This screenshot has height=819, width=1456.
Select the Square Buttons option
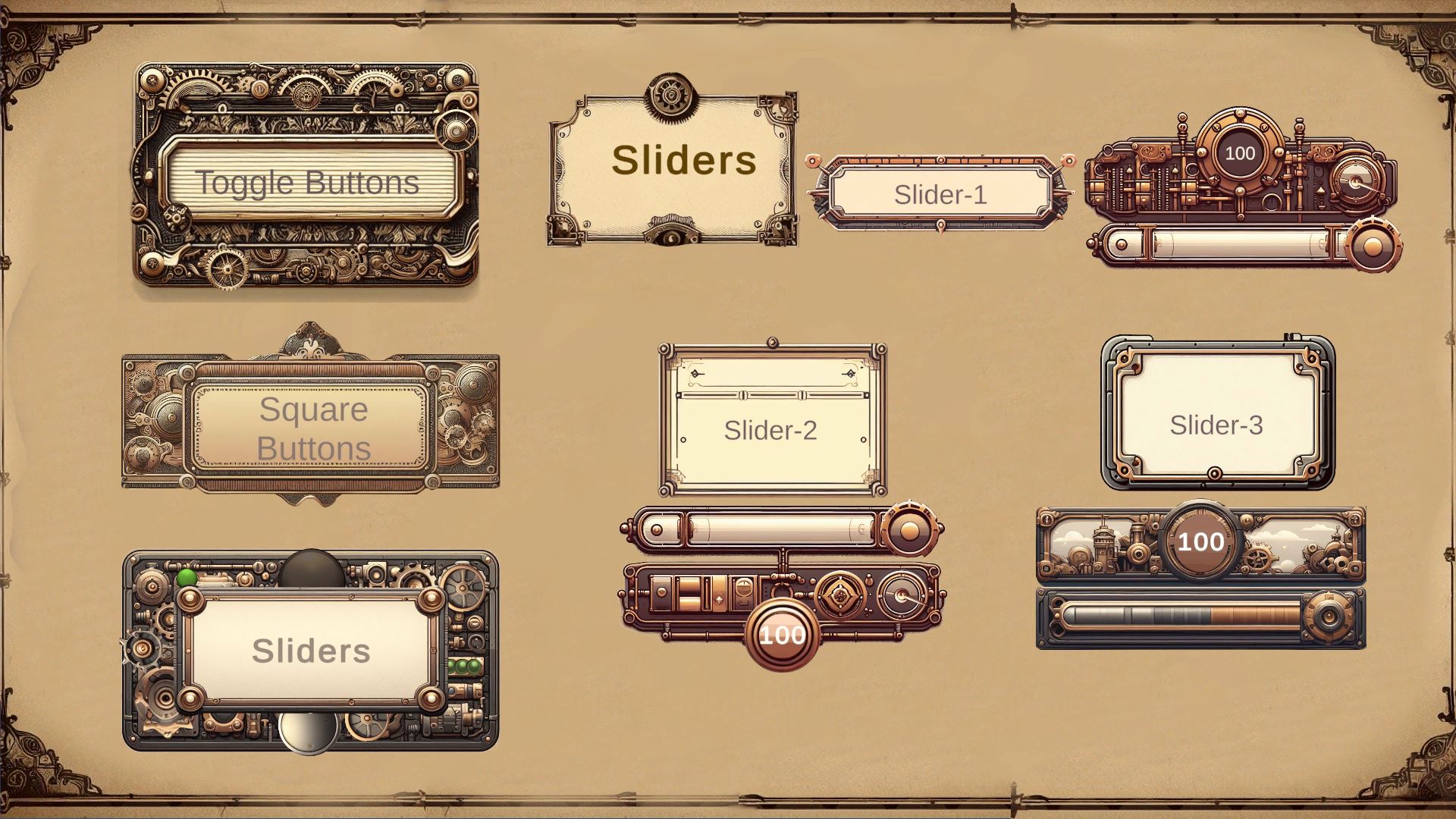click(312, 428)
